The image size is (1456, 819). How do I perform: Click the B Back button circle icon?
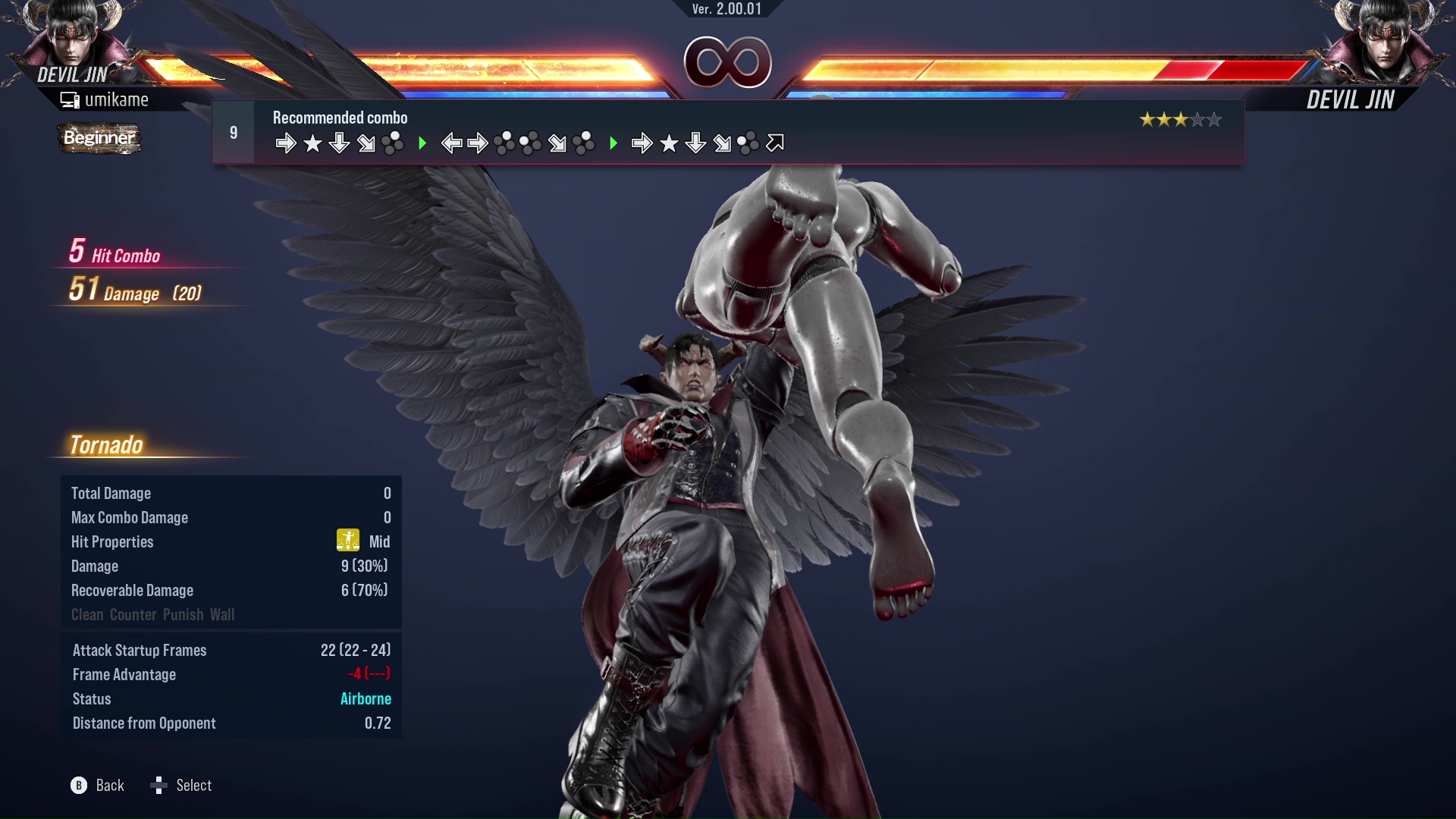pyautogui.click(x=77, y=786)
